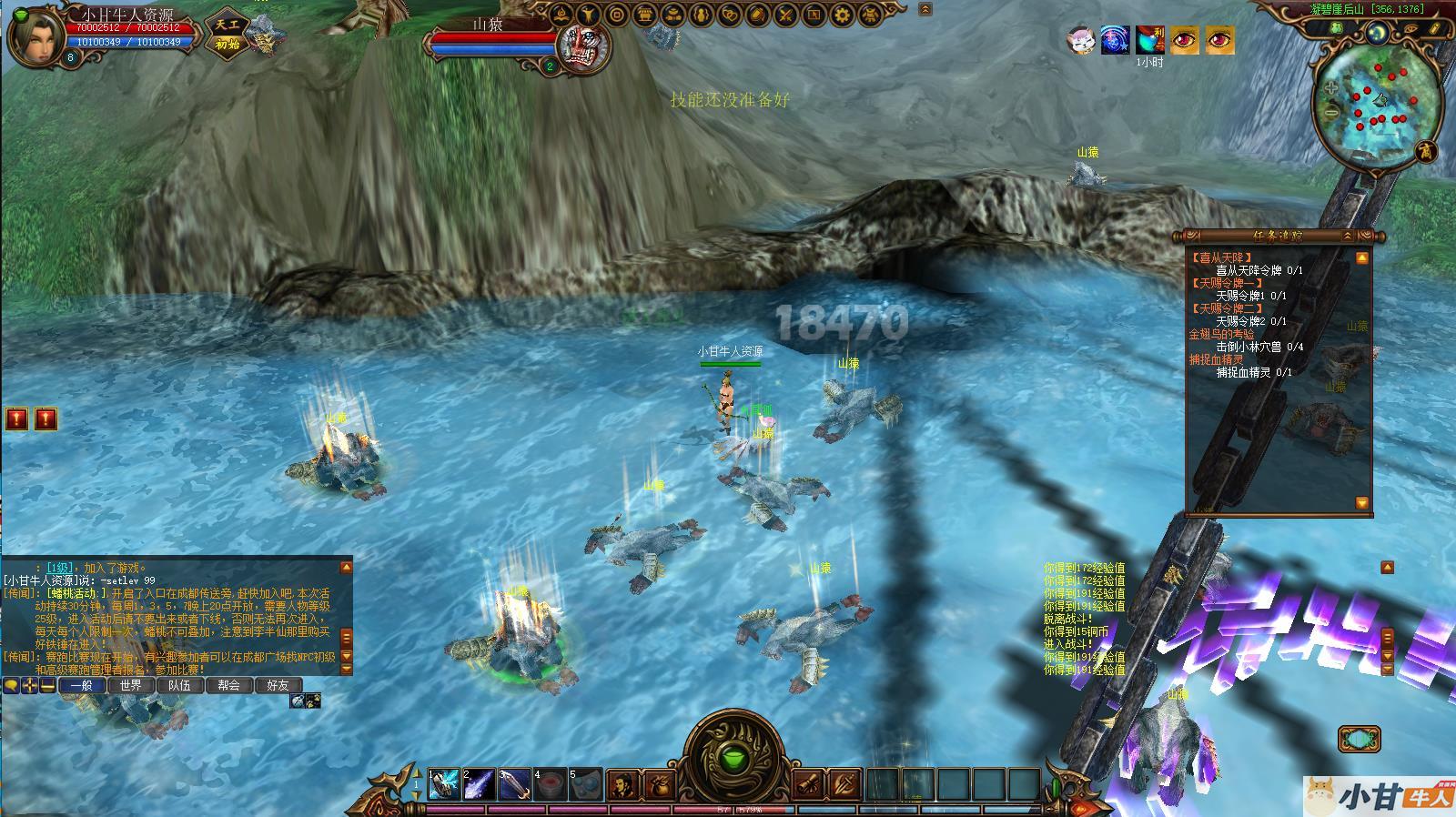1456x817 pixels.
Task: Open the gear settings icon in top menu
Action: point(842,15)
